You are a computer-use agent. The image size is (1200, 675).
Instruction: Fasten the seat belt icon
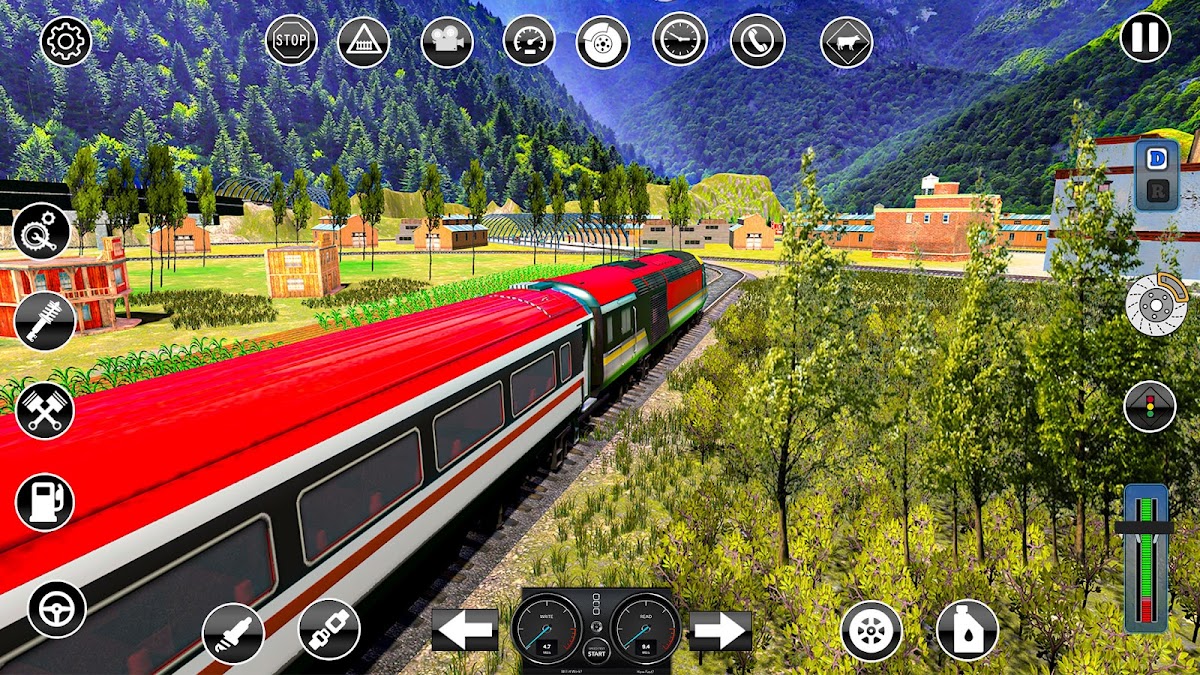pos(329,630)
